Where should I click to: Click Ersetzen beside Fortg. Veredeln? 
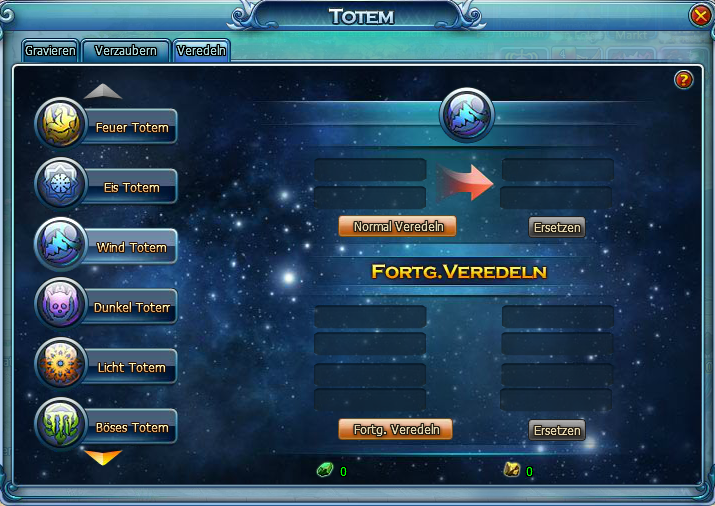(556, 431)
